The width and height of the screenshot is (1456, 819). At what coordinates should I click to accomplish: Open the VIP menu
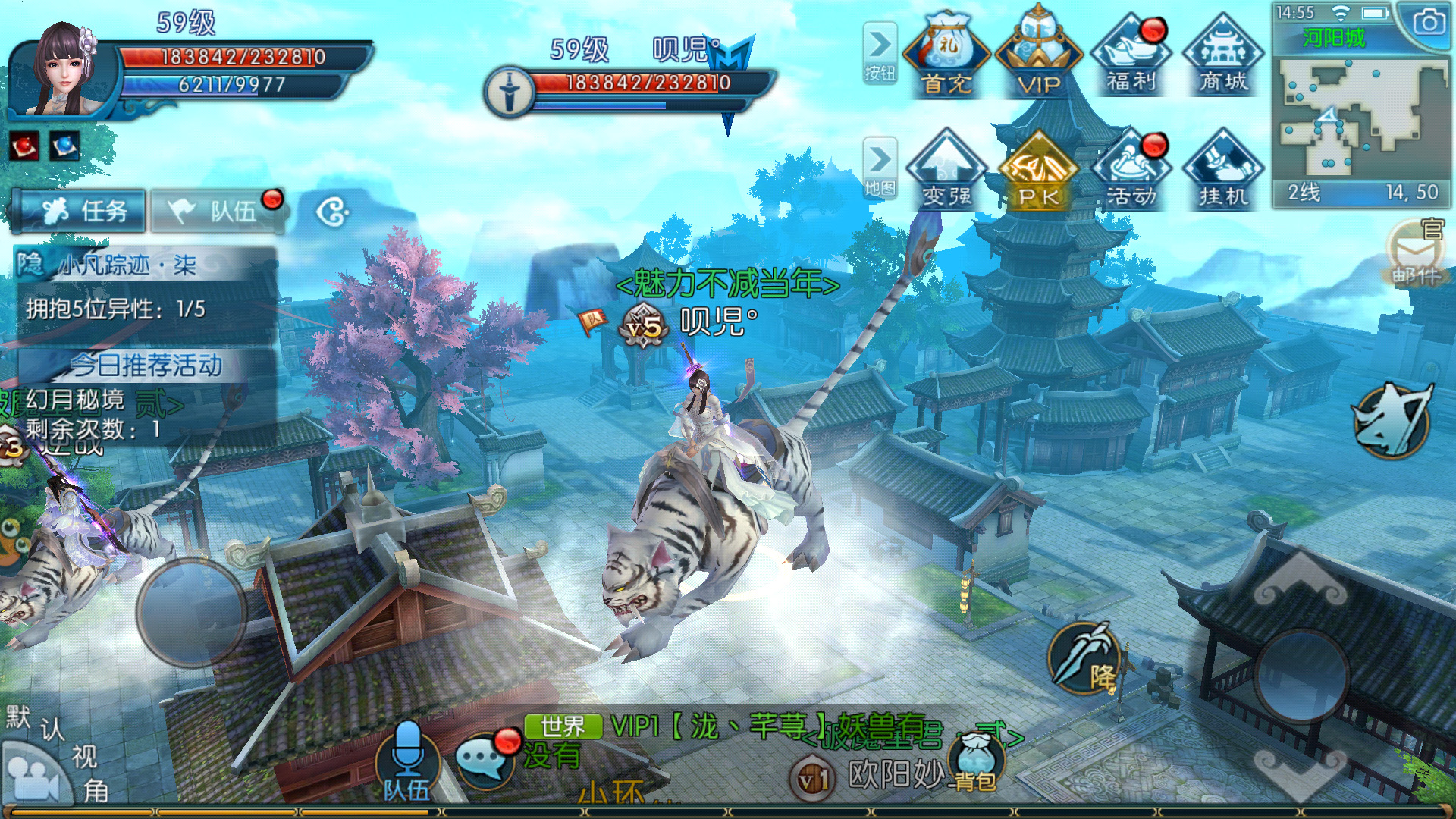(1038, 55)
